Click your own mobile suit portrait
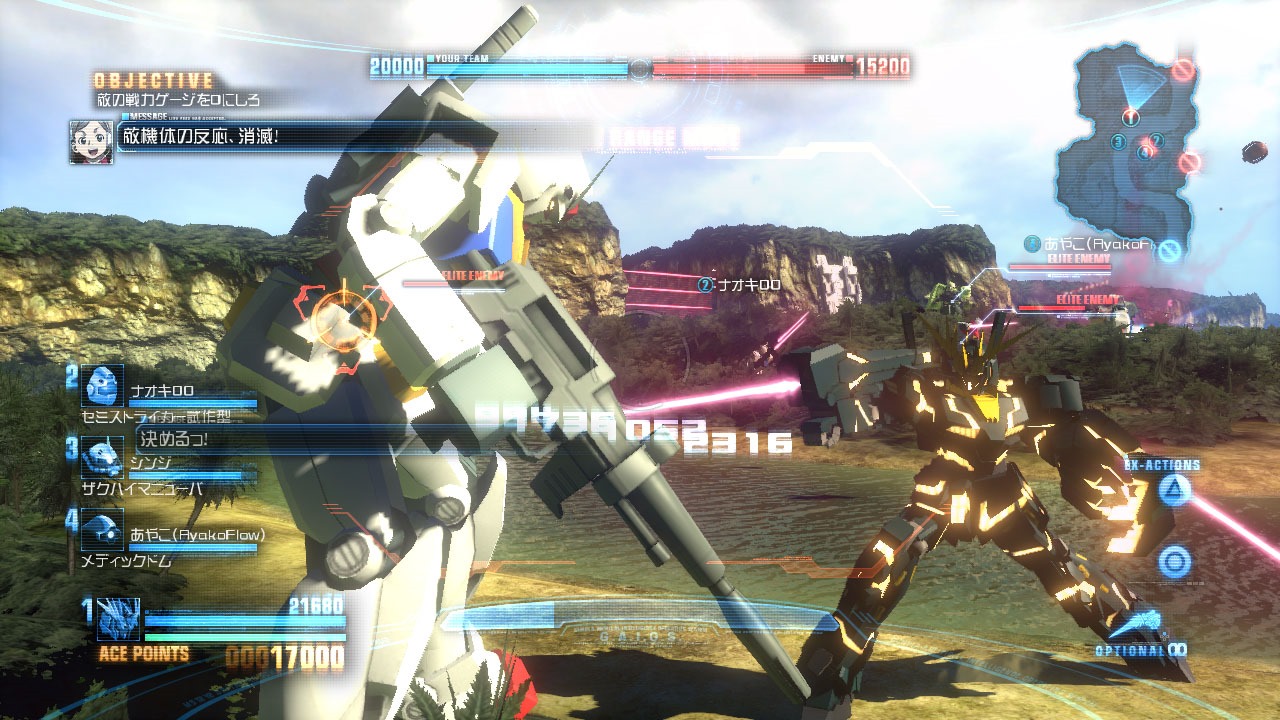The height and width of the screenshot is (720, 1280). coord(118,618)
